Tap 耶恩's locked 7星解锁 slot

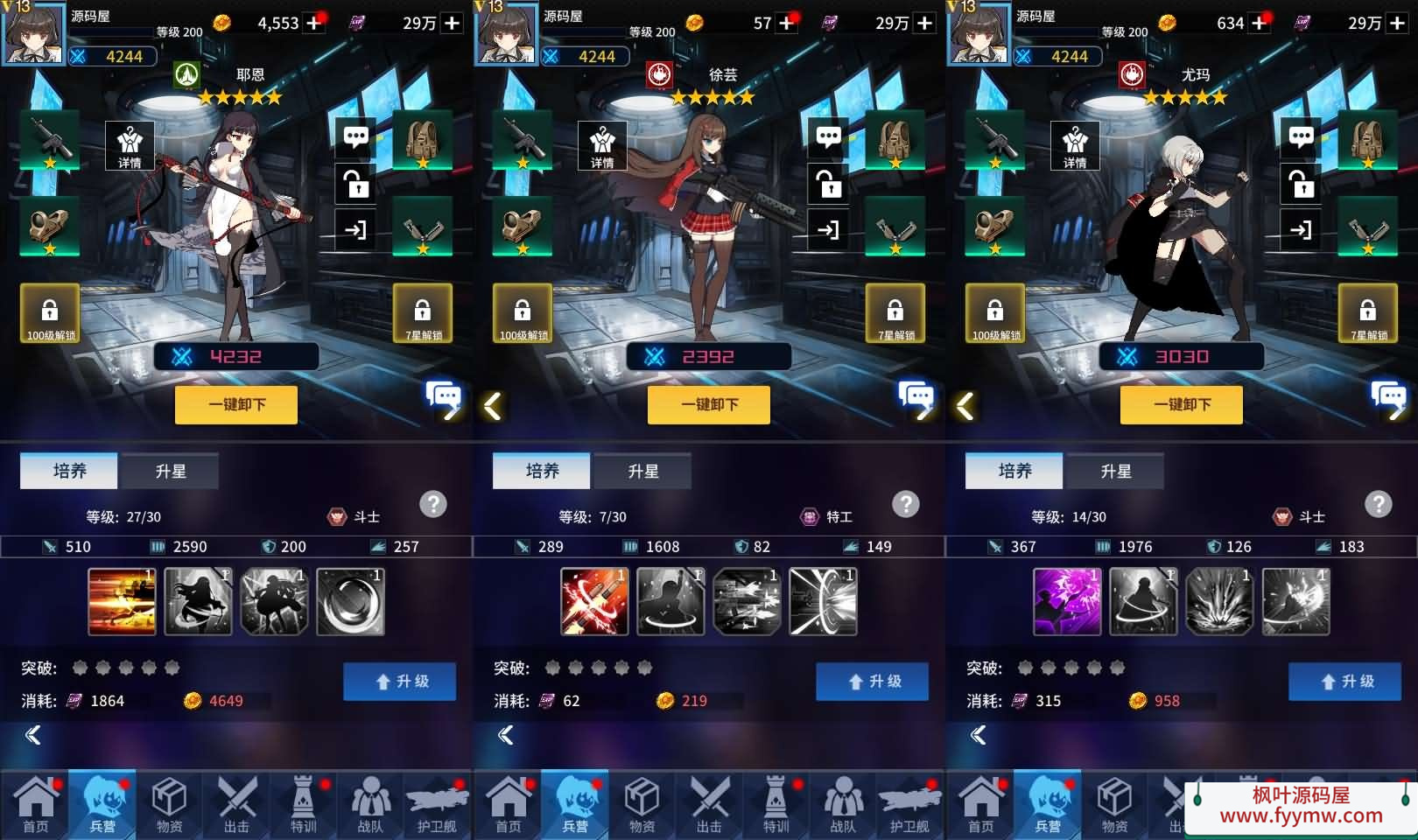(x=423, y=313)
